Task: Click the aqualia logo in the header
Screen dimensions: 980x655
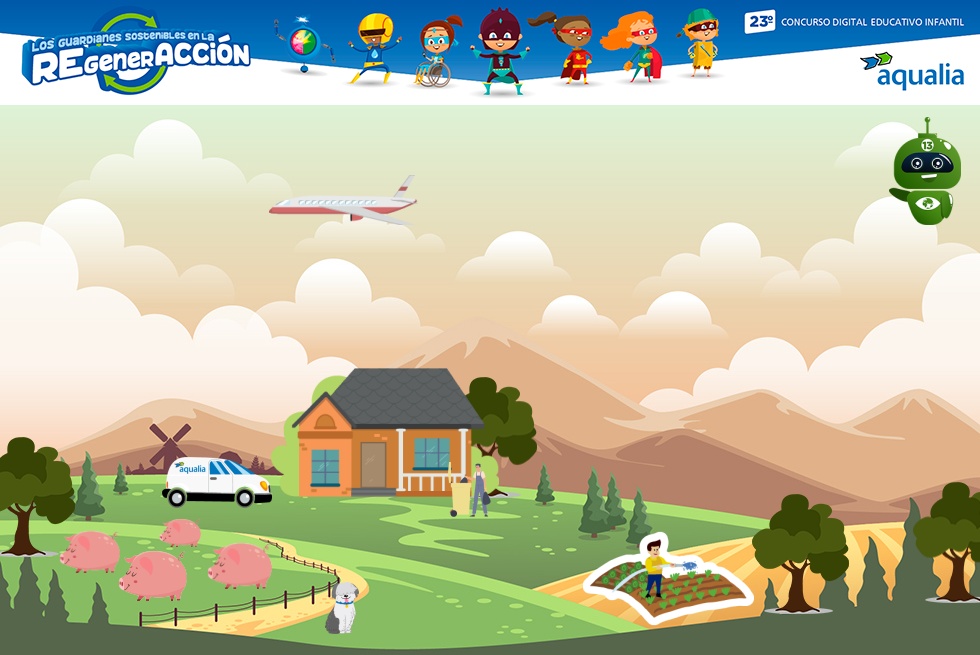Action: coord(911,71)
